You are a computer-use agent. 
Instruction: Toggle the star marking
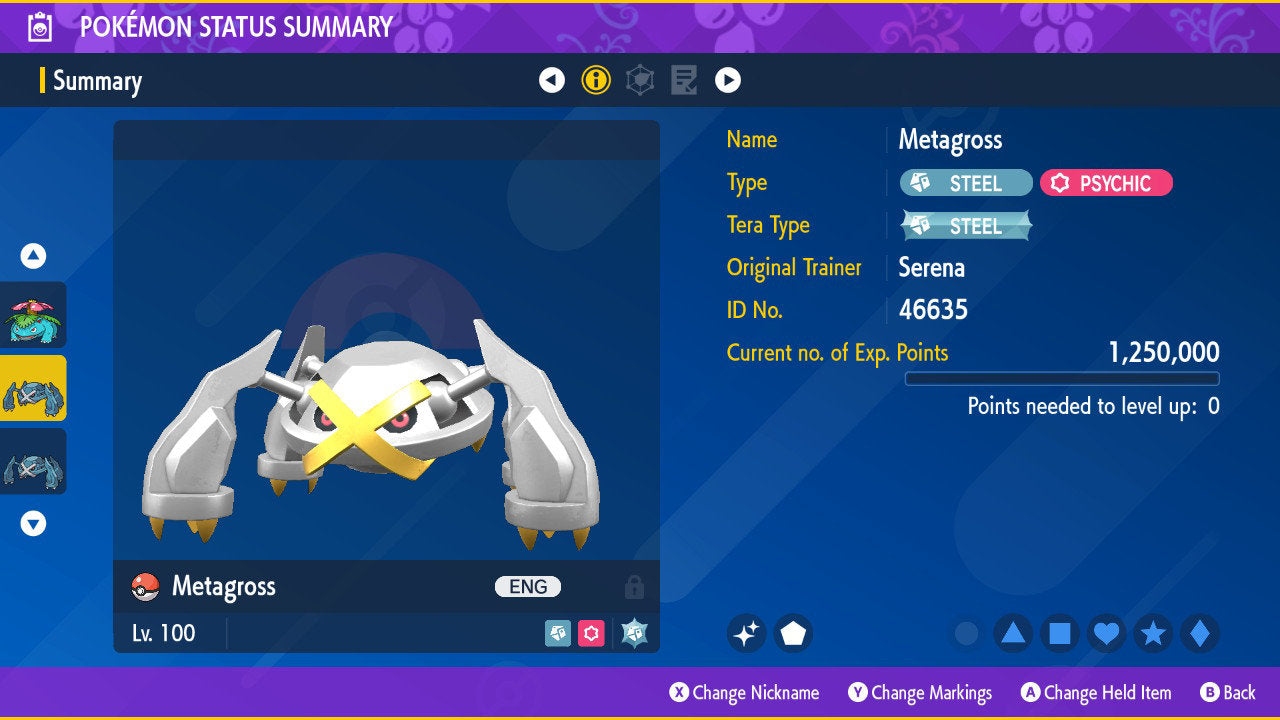pyautogui.click(x=1153, y=633)
